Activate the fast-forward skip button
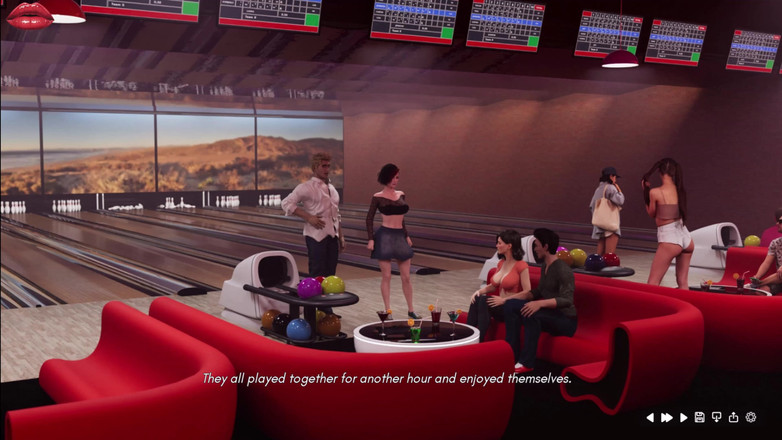Viewport: 782px width, 440px height. tap(667, 418)
